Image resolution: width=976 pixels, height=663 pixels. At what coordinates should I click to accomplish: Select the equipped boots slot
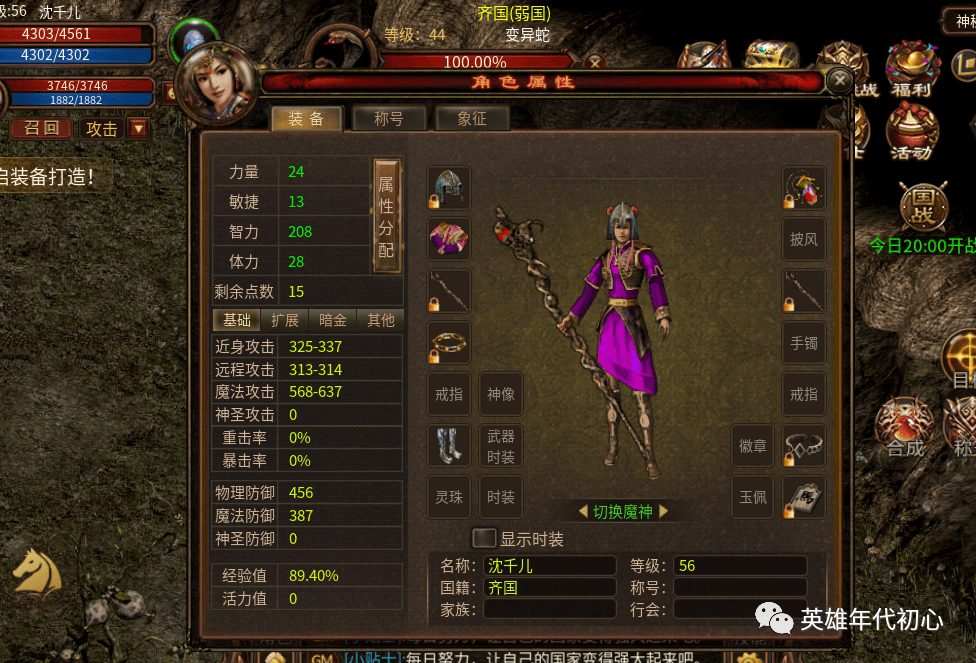(449, 446)
